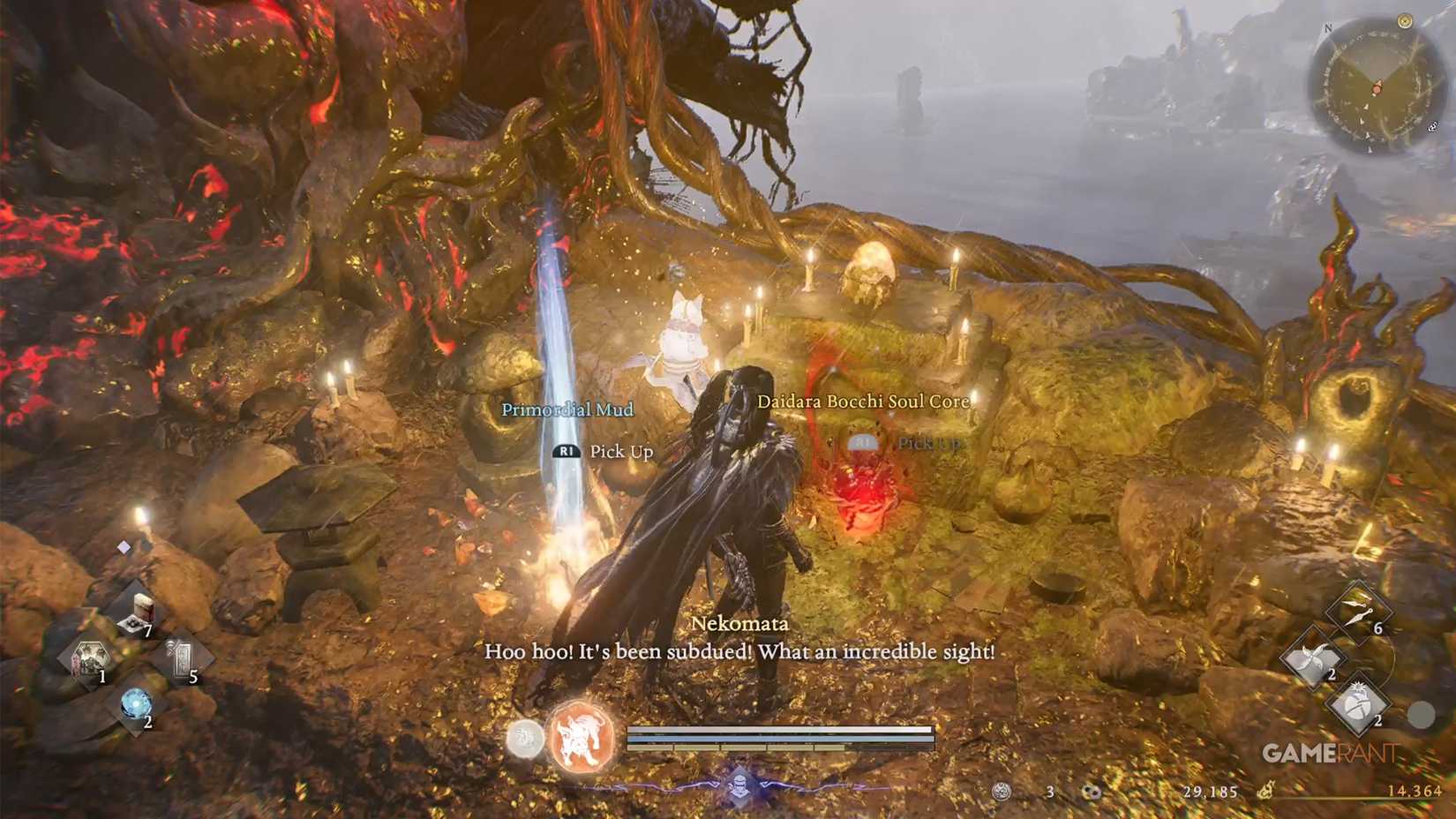Select the kunai throwing weapon shortcut
This screenshot has height=819, width=1456.
[x=1358, y=611]
